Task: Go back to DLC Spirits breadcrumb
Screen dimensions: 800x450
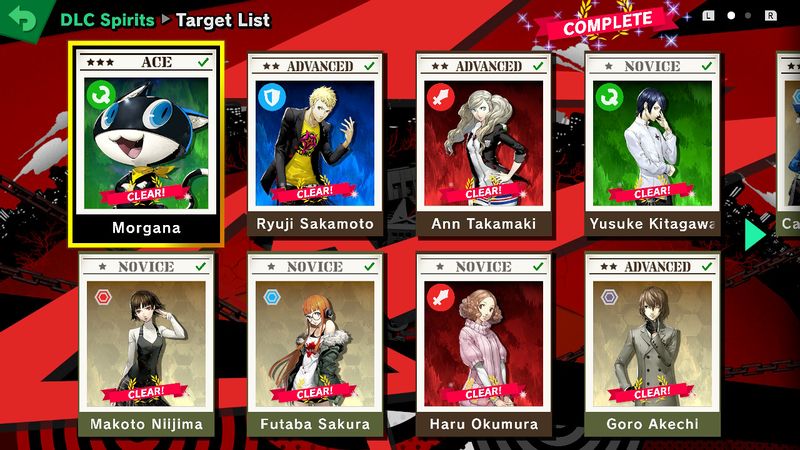Action: (107, 20)
